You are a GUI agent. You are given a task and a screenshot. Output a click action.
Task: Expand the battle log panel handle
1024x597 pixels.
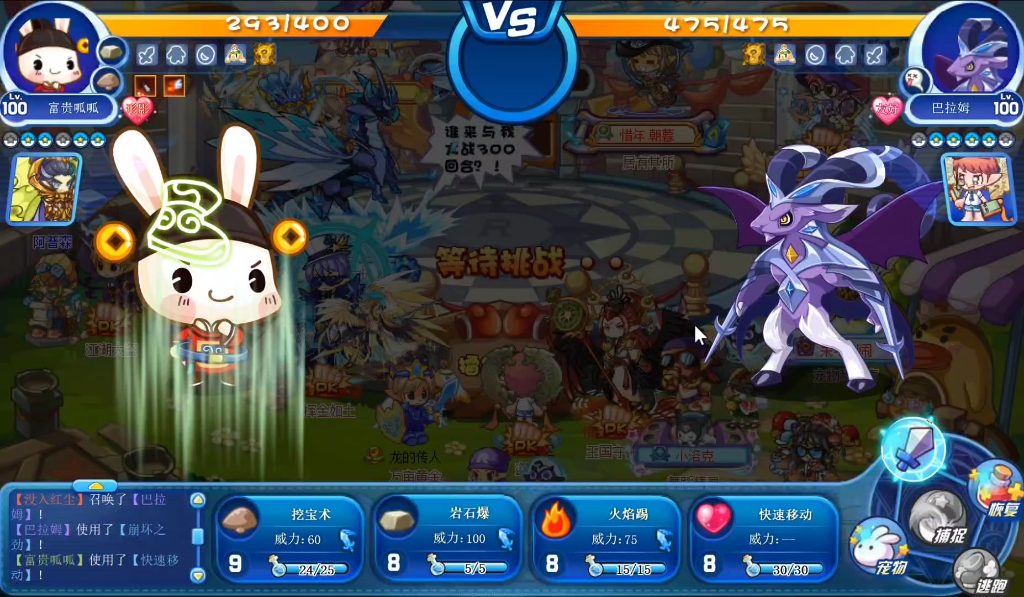95,486
